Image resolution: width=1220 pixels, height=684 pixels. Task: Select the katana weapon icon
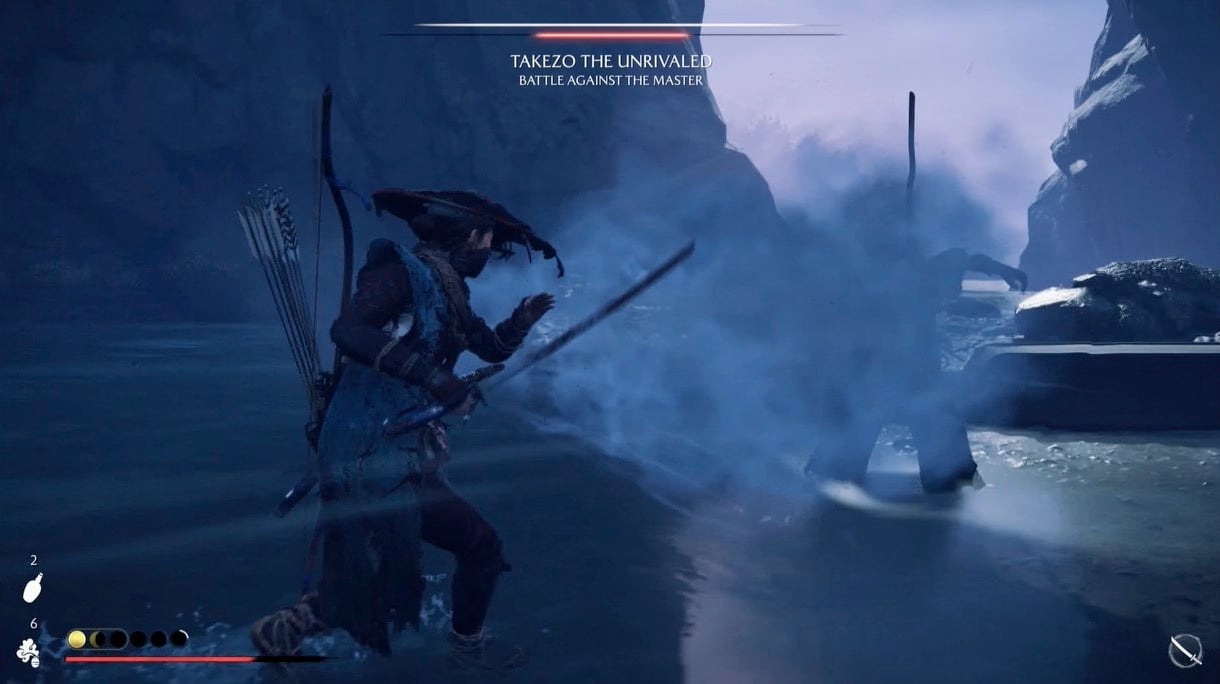(1185, 651)
